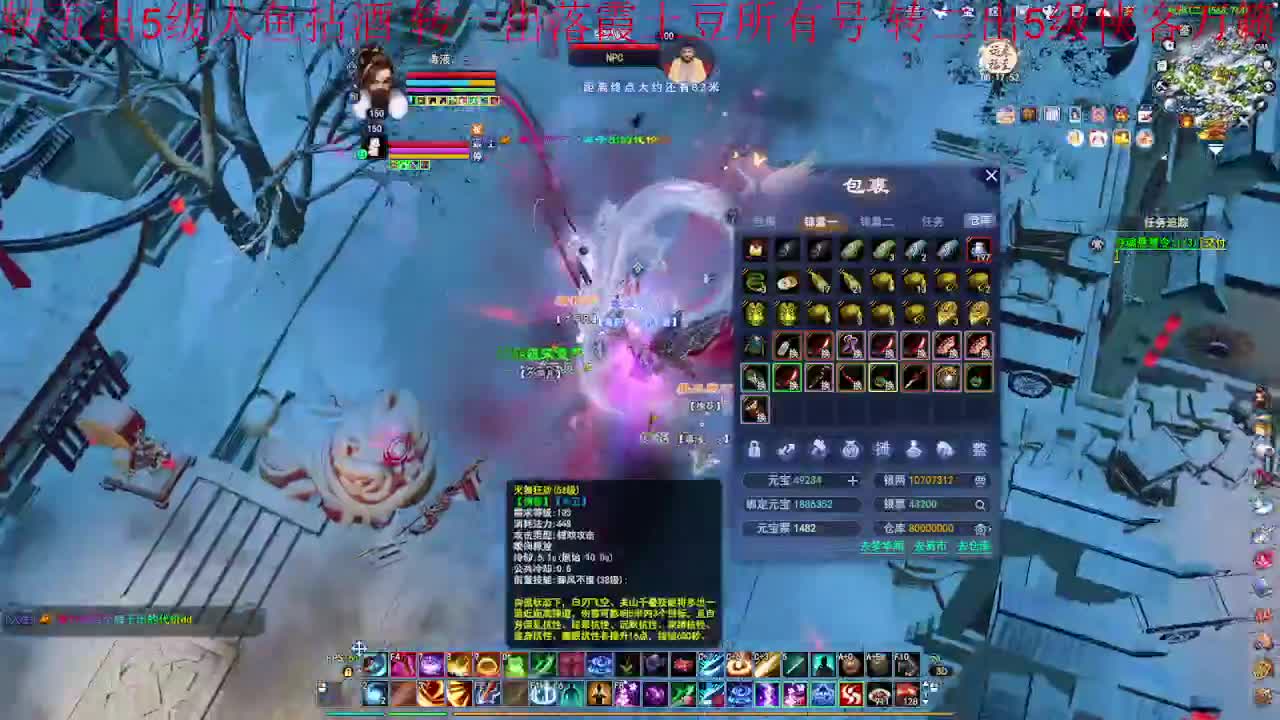Open the 银票 magnifier search icon

pos(979,504)
